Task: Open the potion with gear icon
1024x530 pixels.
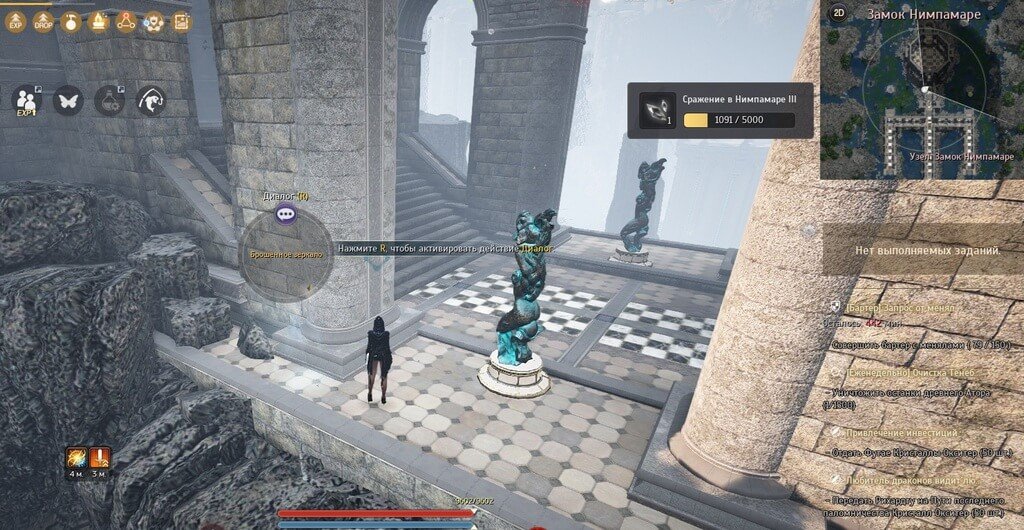Action: pyautogui.click(x=109, y=100)
